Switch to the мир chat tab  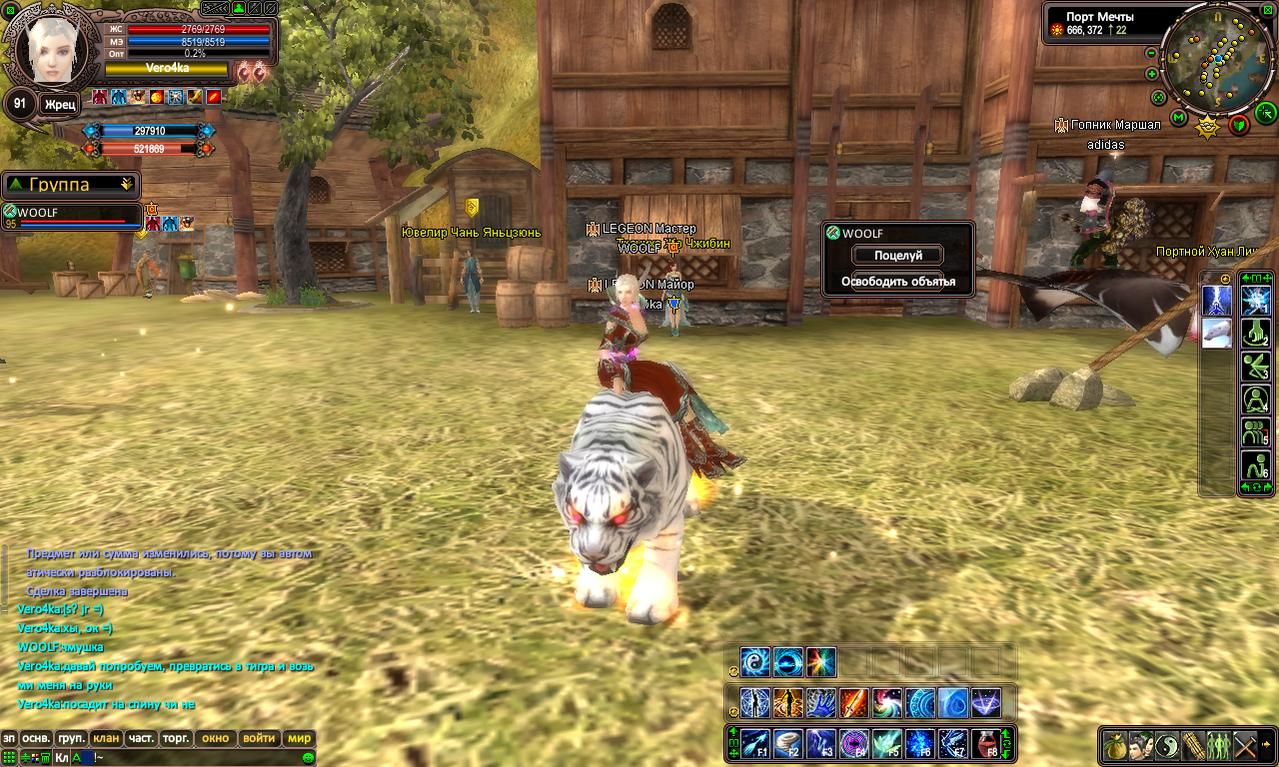(x=299, y=739)
